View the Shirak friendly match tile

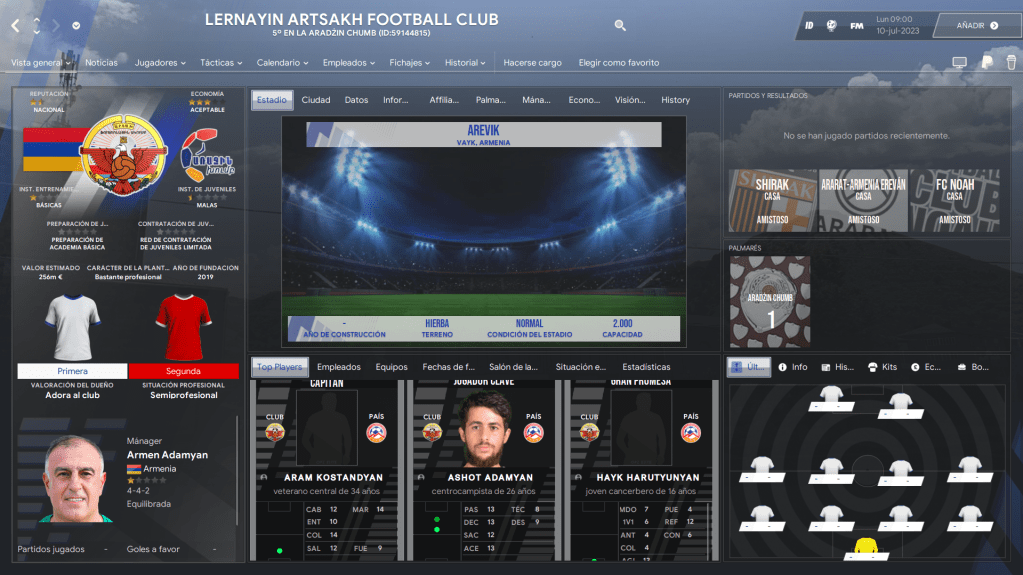coord(772,200)
